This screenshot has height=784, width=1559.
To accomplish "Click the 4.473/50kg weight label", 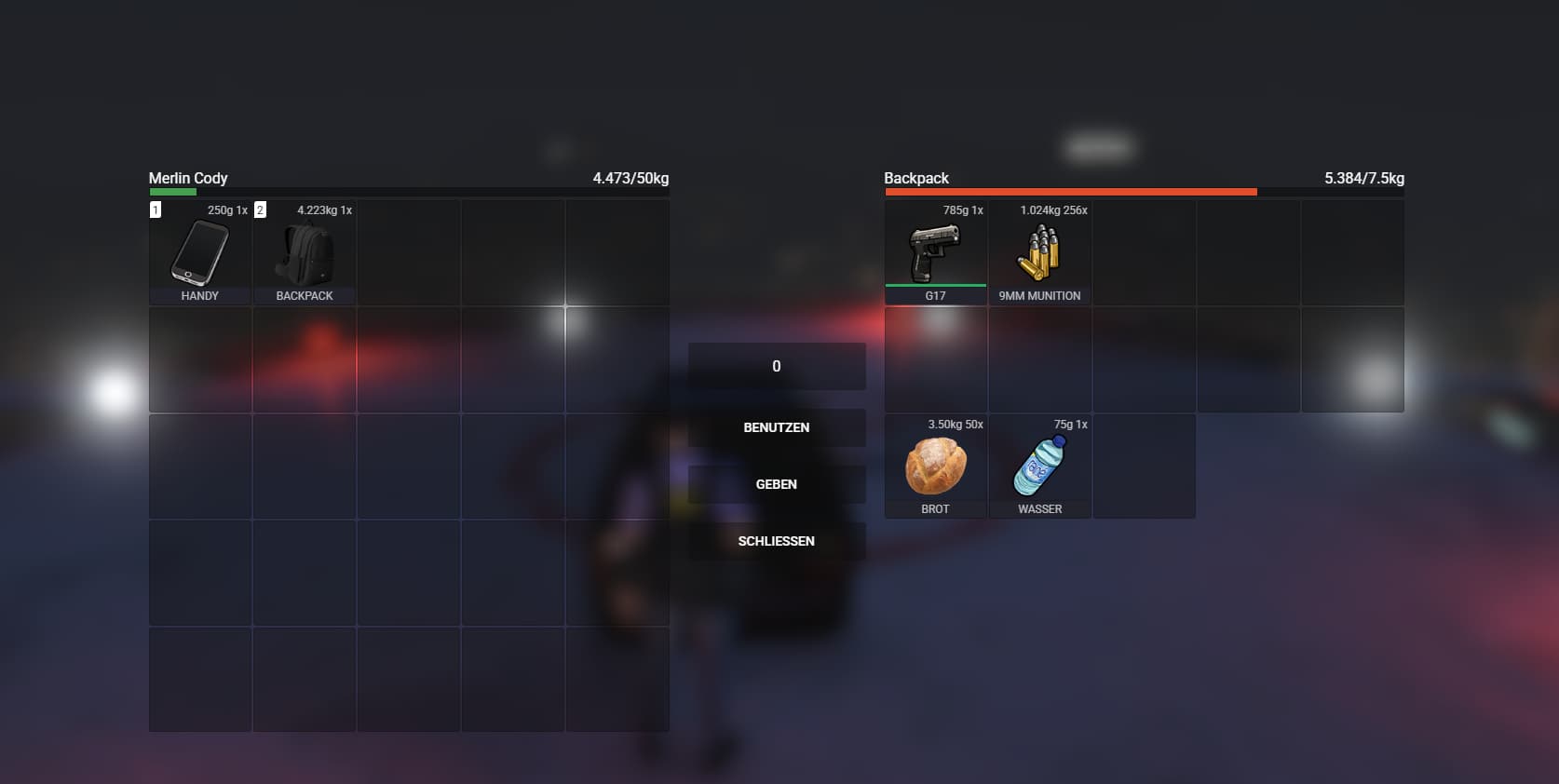I will 630,178.
